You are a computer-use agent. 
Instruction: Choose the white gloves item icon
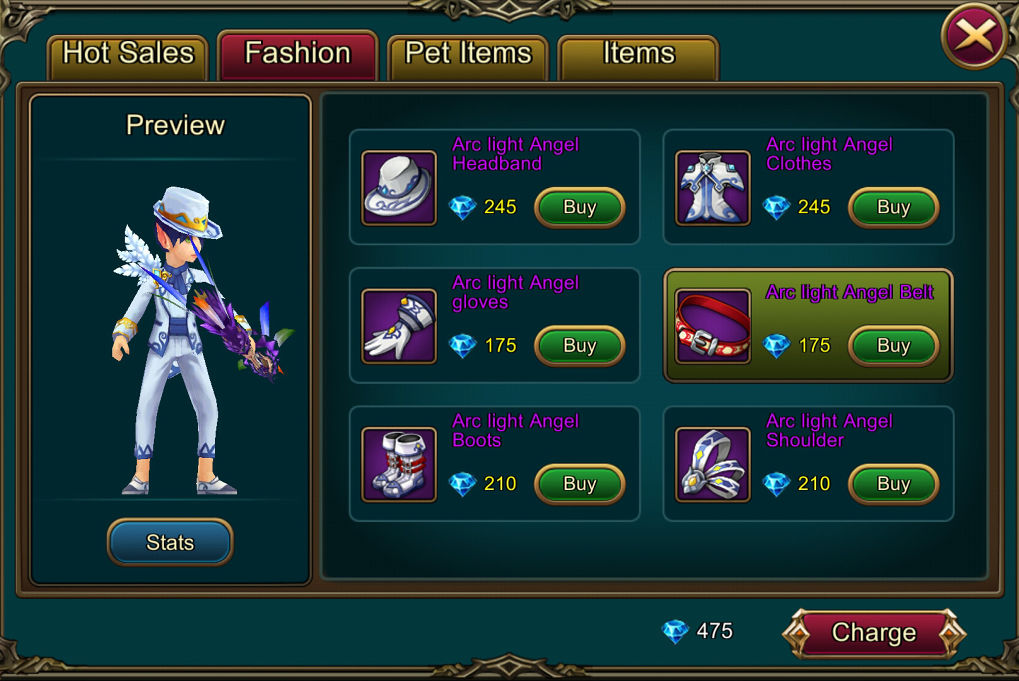click(x=399, y=325)
